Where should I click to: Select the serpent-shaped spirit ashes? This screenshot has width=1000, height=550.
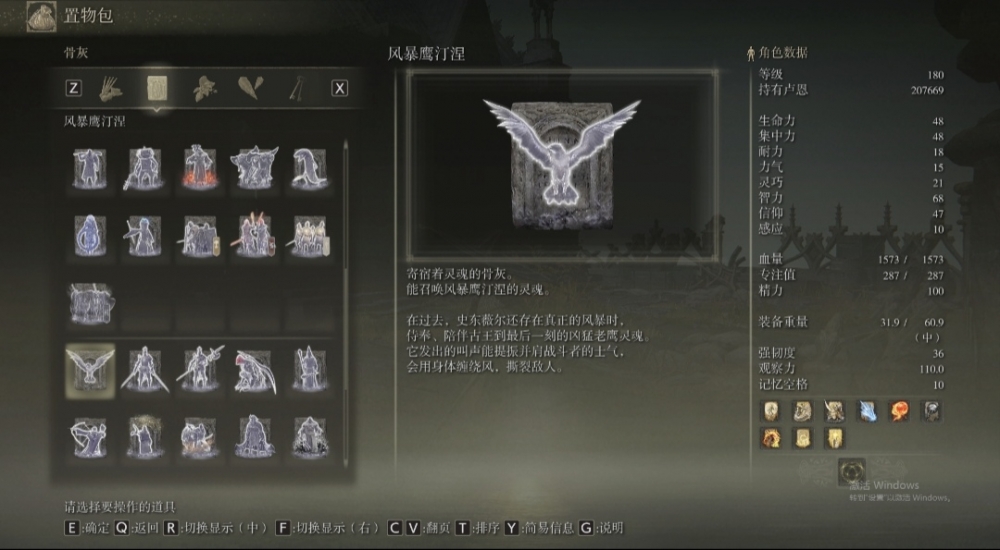[x=309, y=168]
